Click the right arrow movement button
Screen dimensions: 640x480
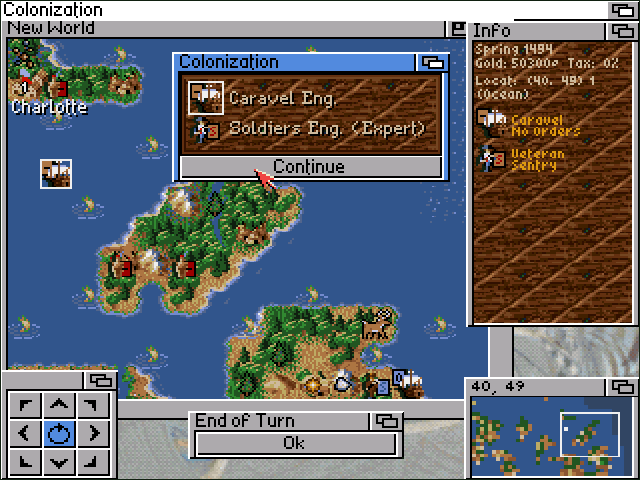pyautogui.click(x=93, y=433)
